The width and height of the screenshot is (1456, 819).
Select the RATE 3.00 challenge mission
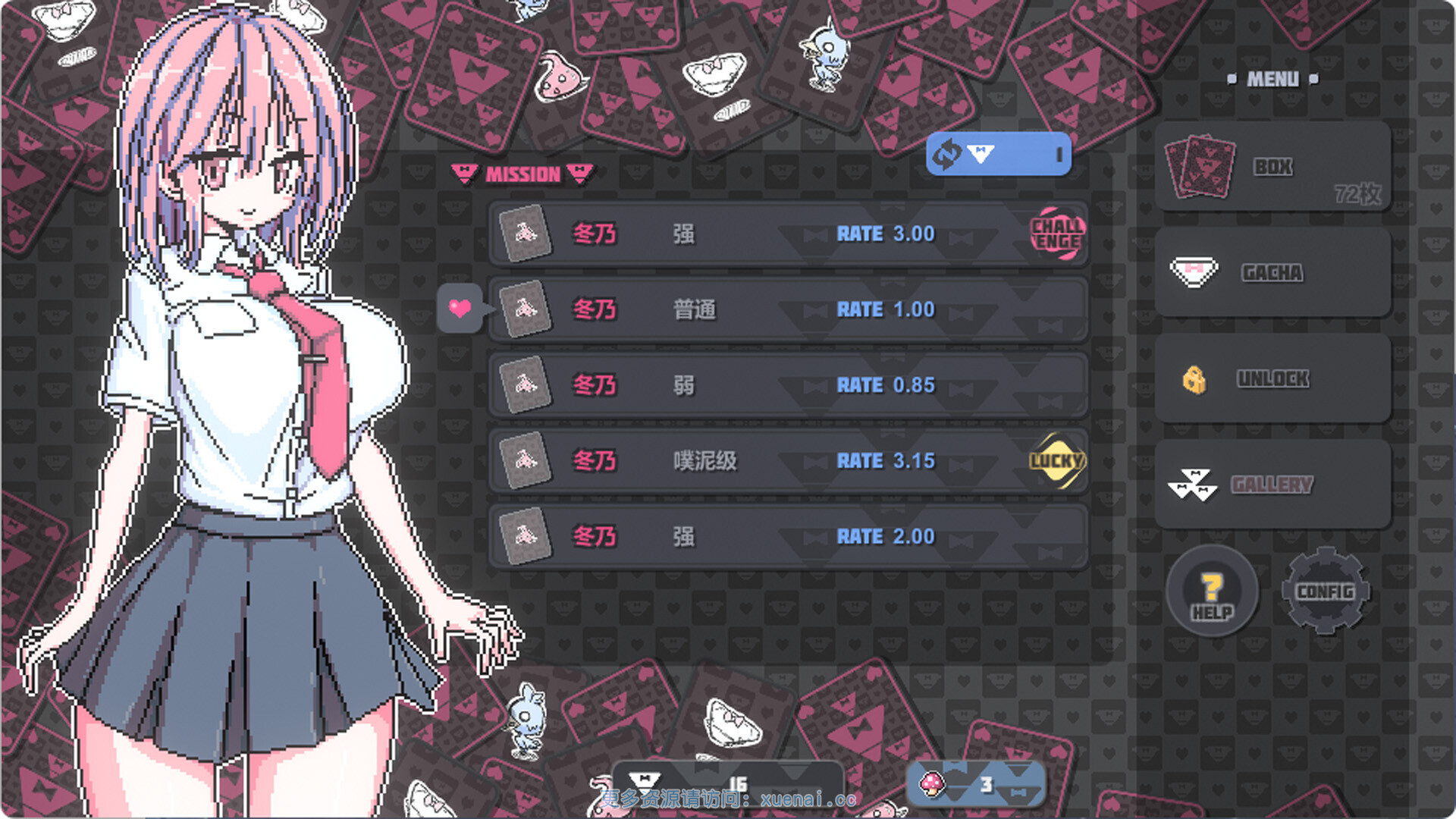787,234
